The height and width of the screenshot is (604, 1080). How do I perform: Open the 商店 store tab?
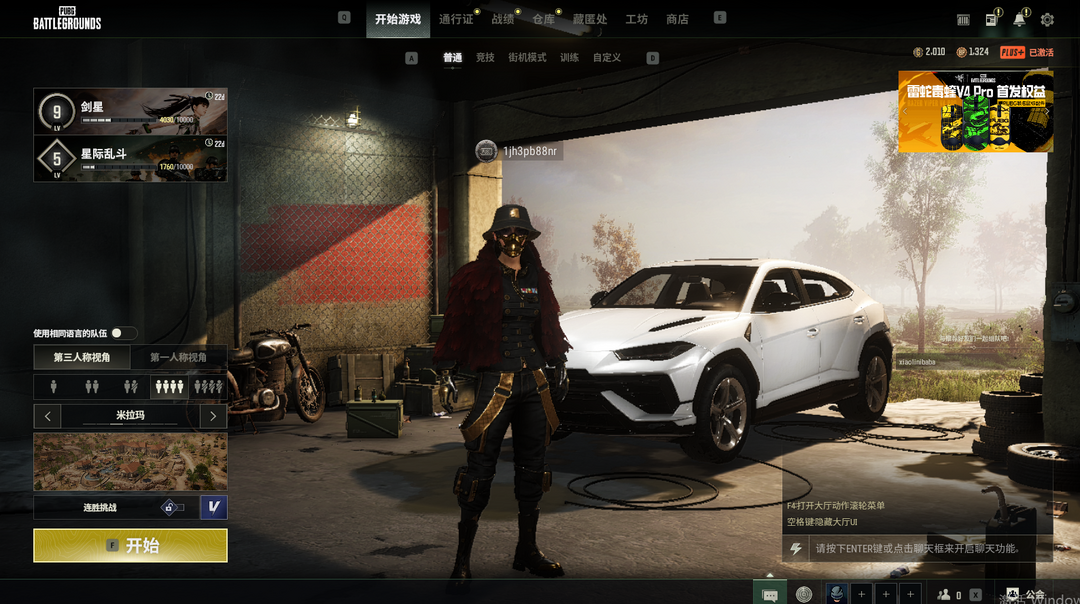677,19
